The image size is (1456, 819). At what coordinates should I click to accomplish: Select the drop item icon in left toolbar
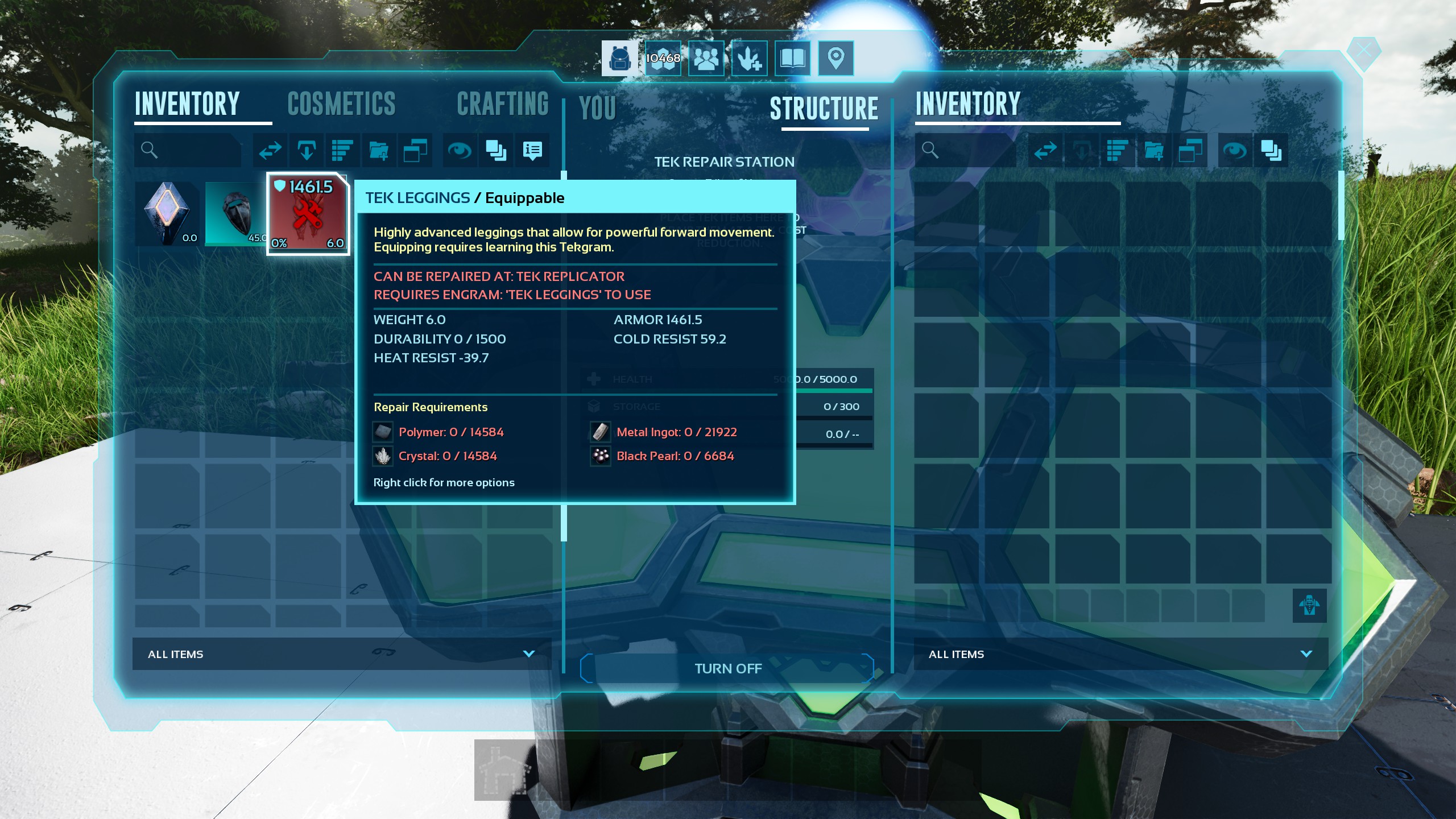pos(307,150)
